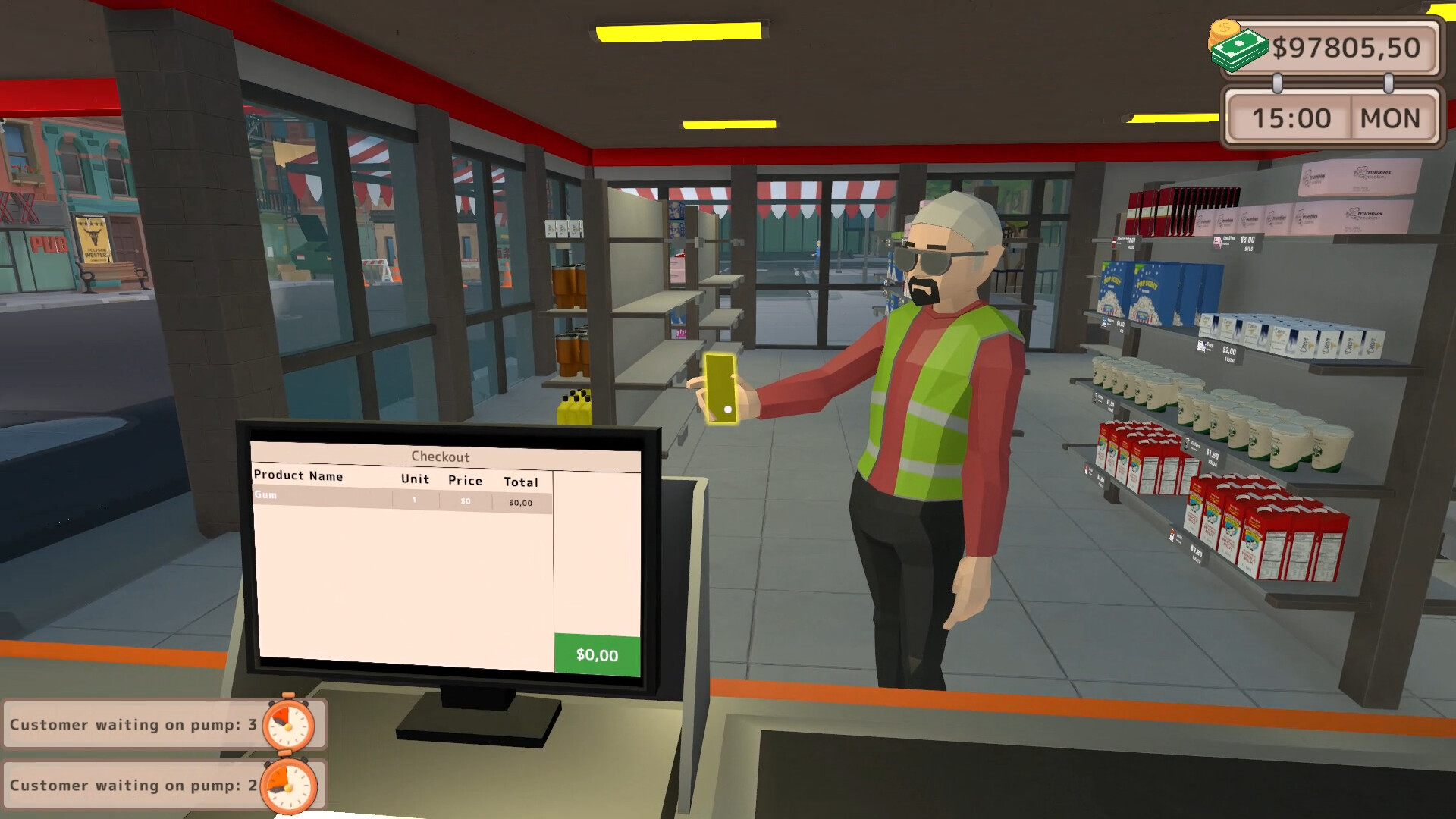Select the Product Name column header
The width and height of the screenshot is (1456, 819).
click(298, 476)
